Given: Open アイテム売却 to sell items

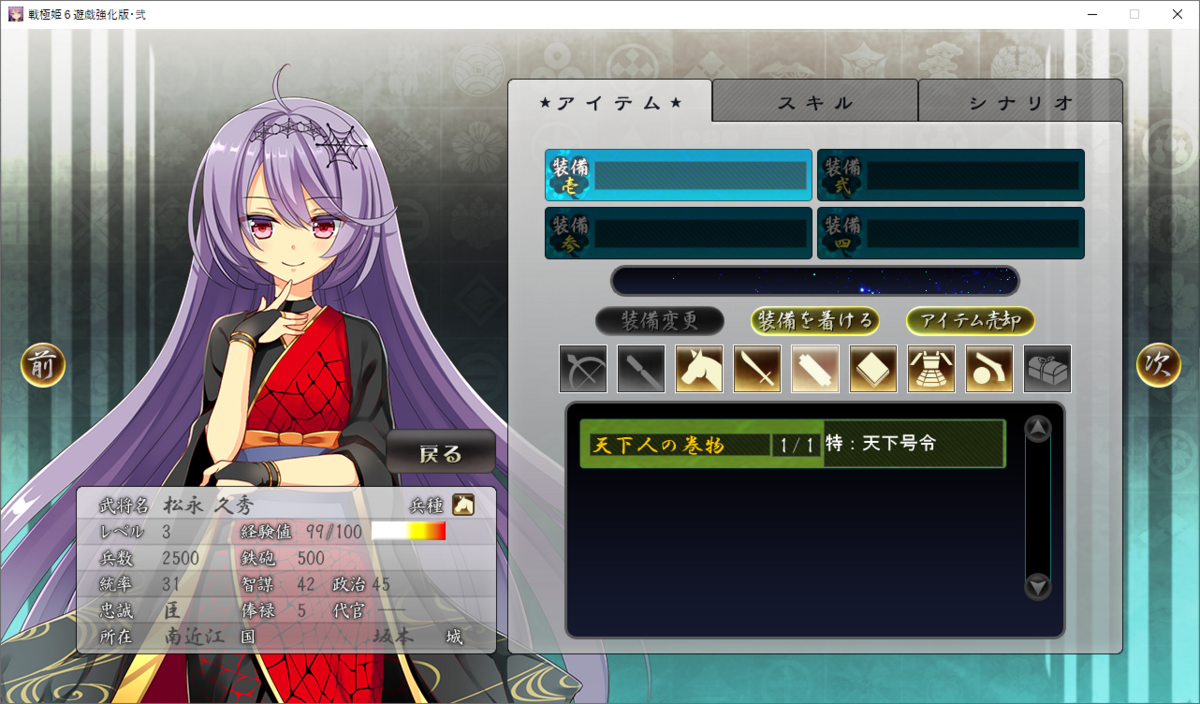Looking at the screenshot, I should 970,321.
